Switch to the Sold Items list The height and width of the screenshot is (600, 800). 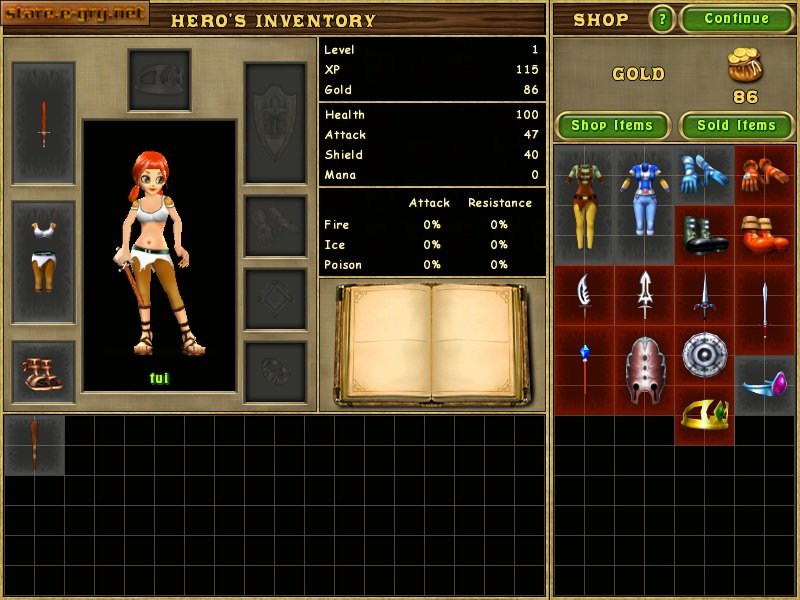pyautogui.click(x=737, y=126)
